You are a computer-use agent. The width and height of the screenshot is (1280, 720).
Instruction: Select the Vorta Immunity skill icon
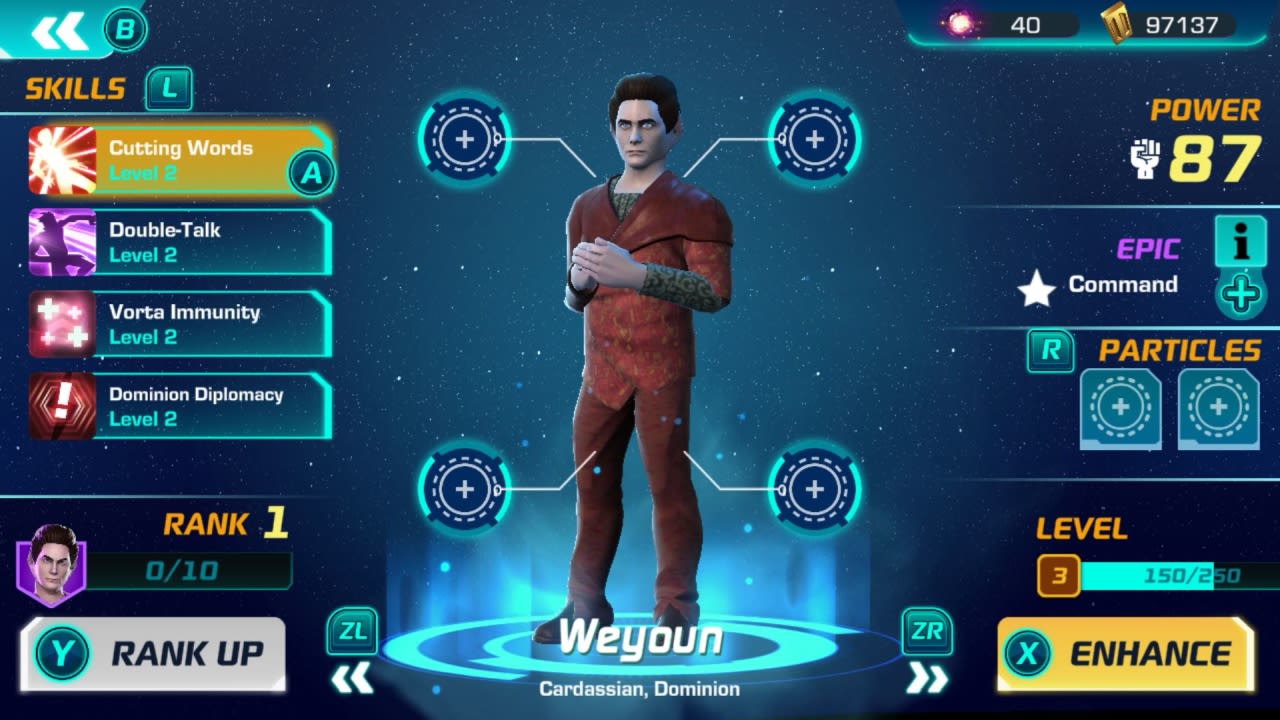tap(60, 324)
